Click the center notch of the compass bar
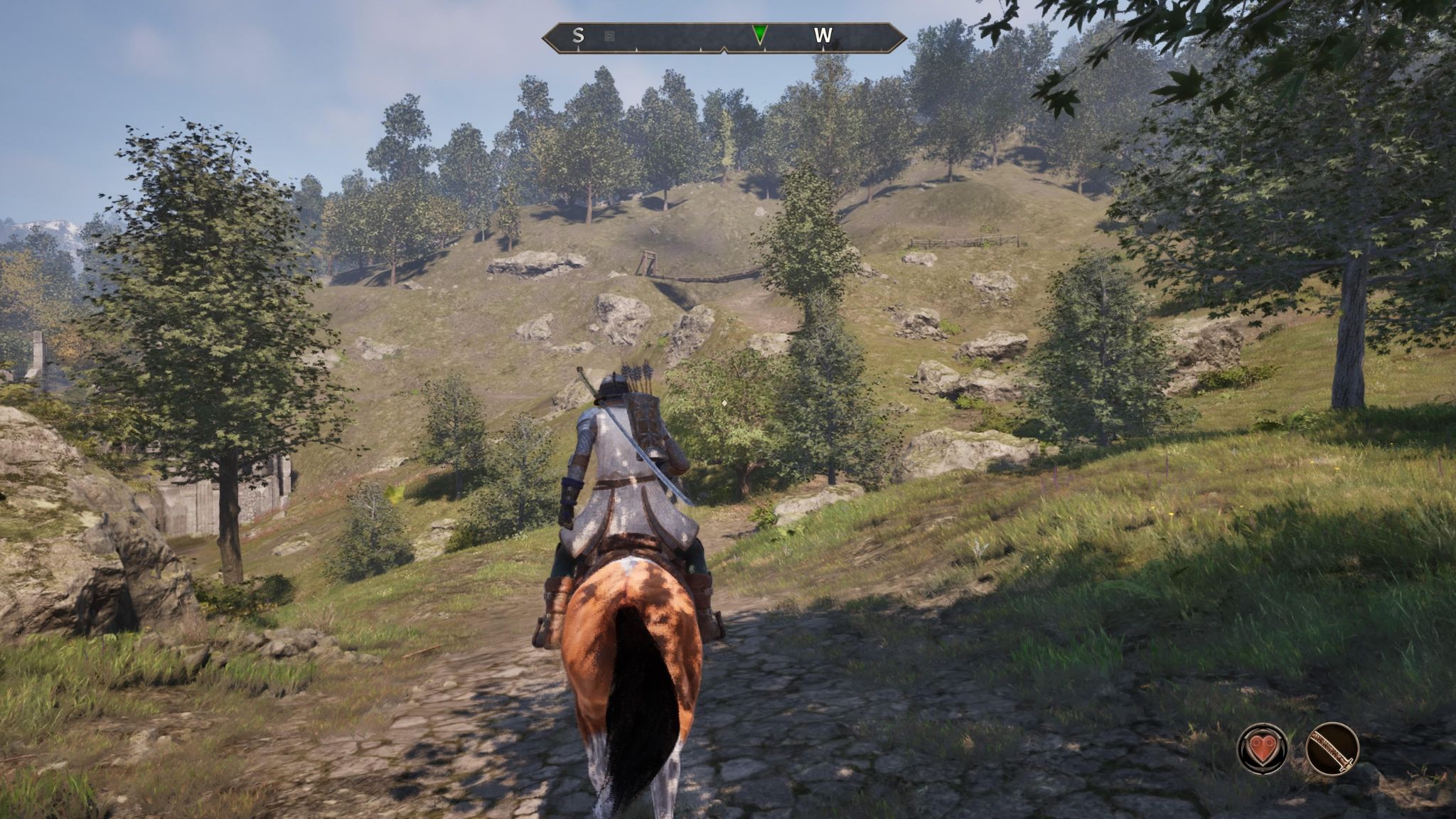Viewport: 1456px width, 819px height. 725,48
